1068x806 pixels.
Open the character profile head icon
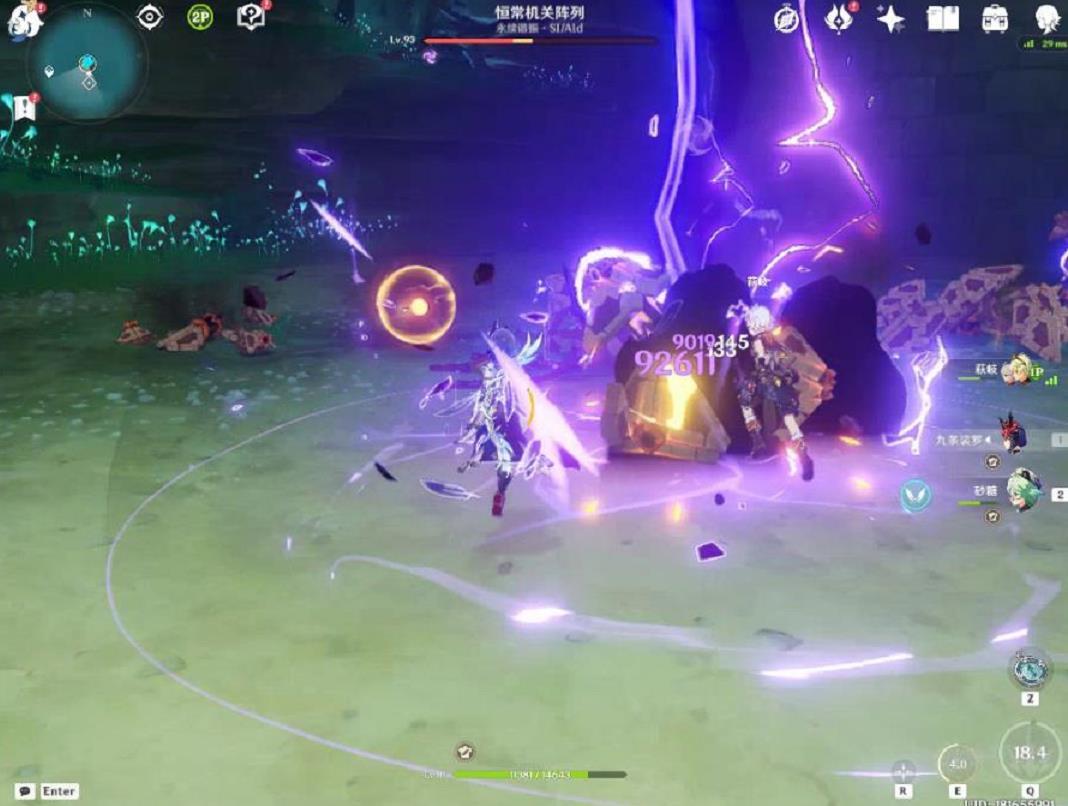(x=1047, y=19)
